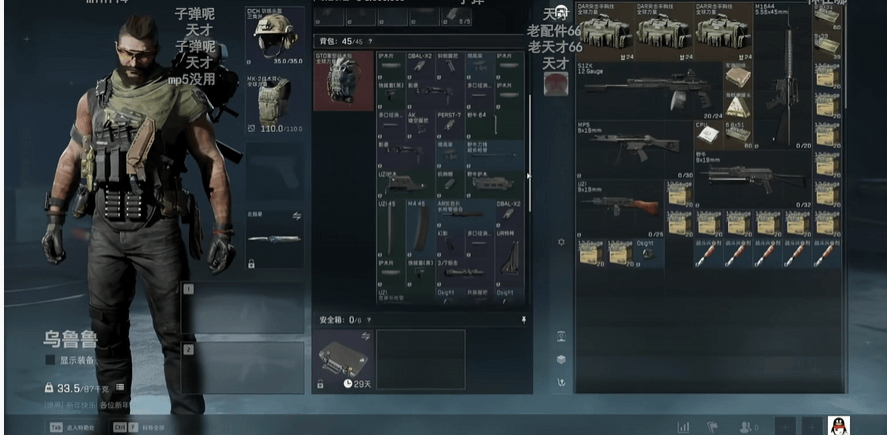887x435 pixels.
Task: Select the DICH helmet equipment slot
Action: pyautogui.click(x=274, y=38)
